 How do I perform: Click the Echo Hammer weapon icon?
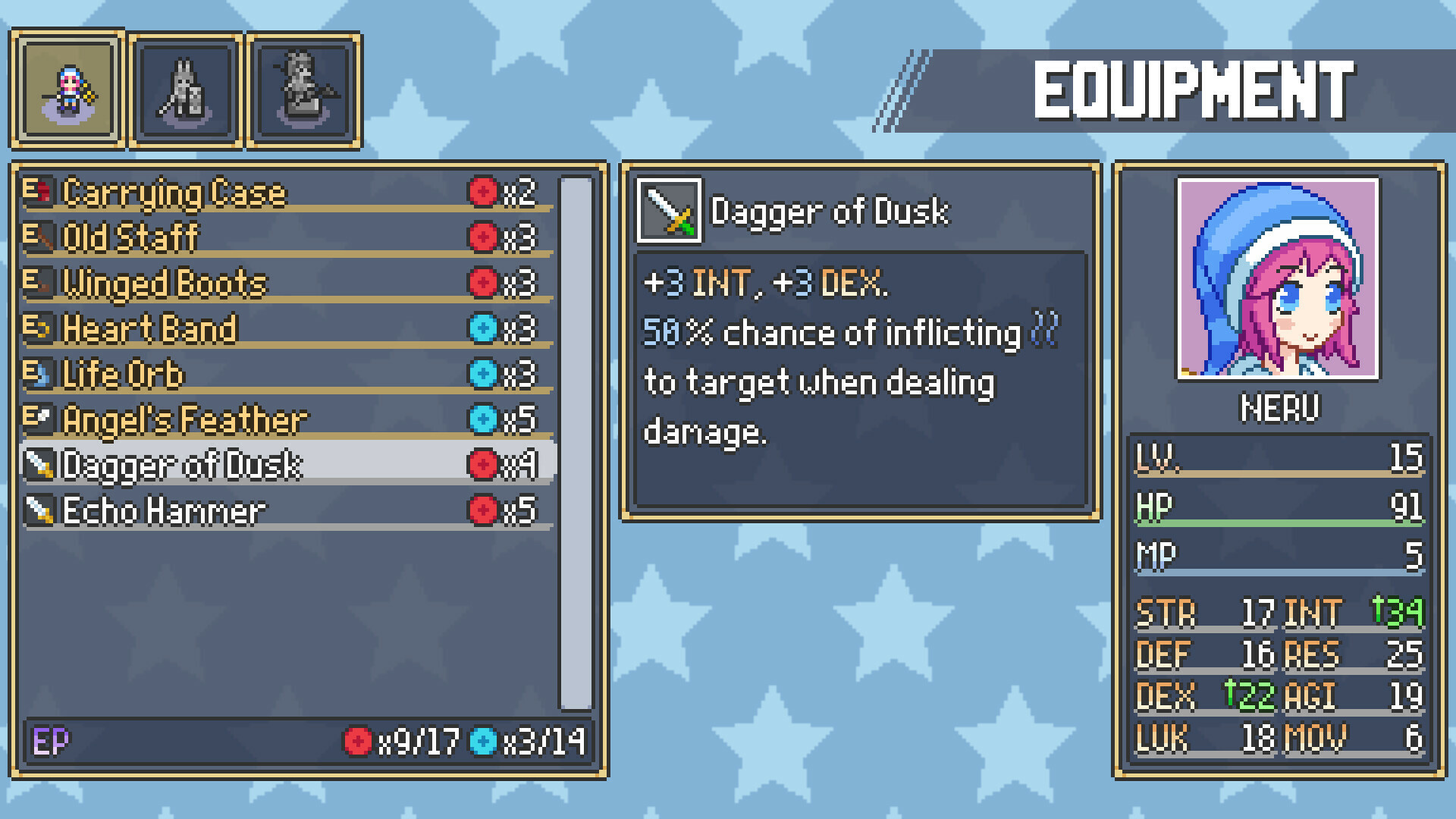click(39, 510)
